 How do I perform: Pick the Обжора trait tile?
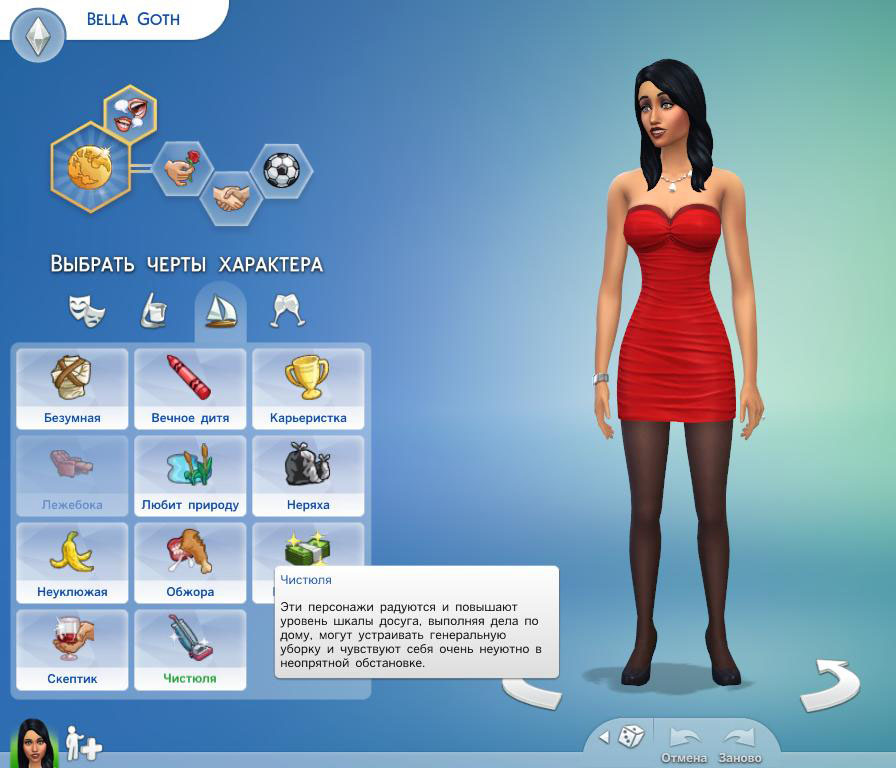pyautogui.click(x=190, y=563)
